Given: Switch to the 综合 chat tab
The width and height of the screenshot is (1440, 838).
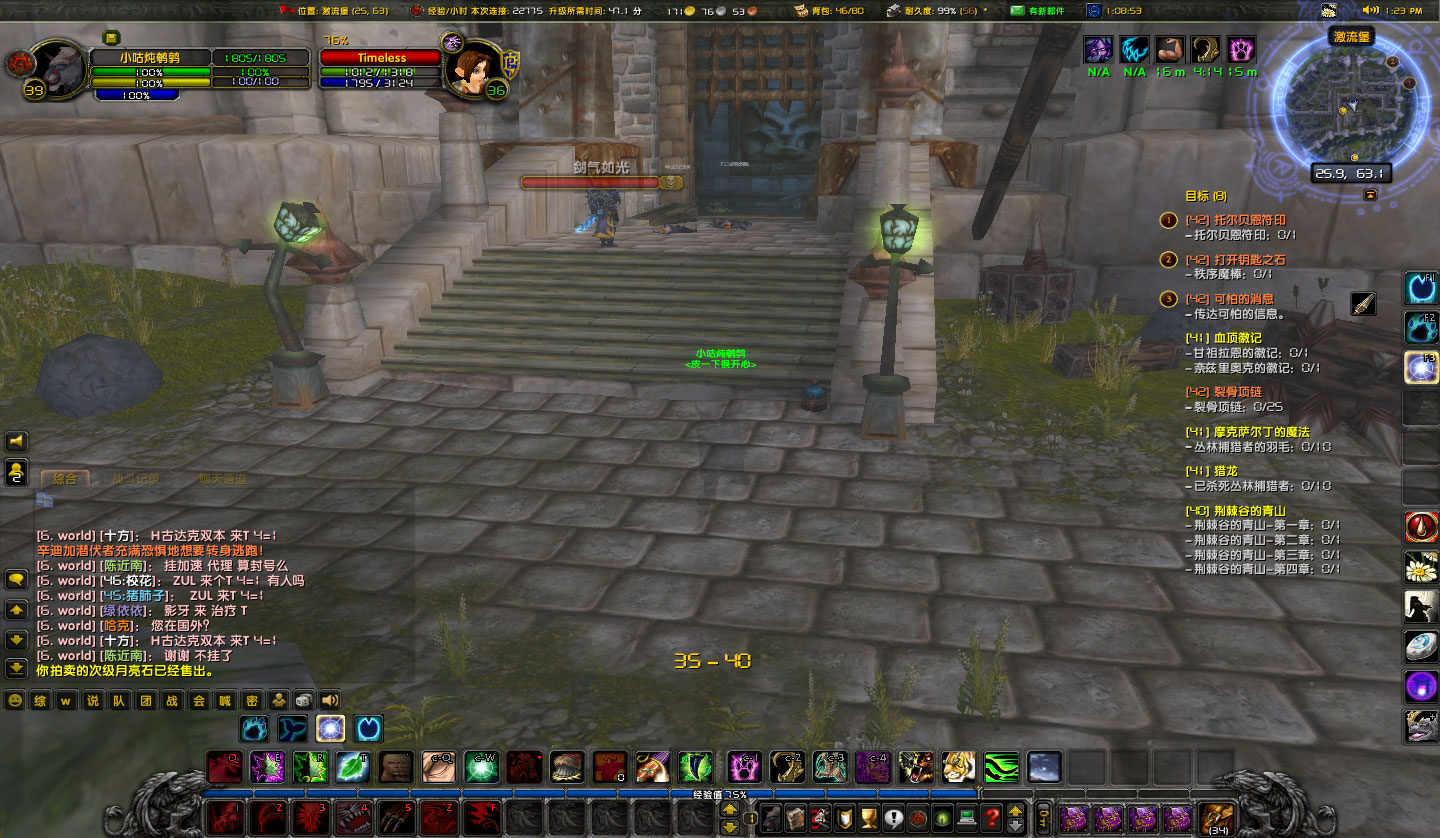Looking at the screenshot, I should 65,479.
